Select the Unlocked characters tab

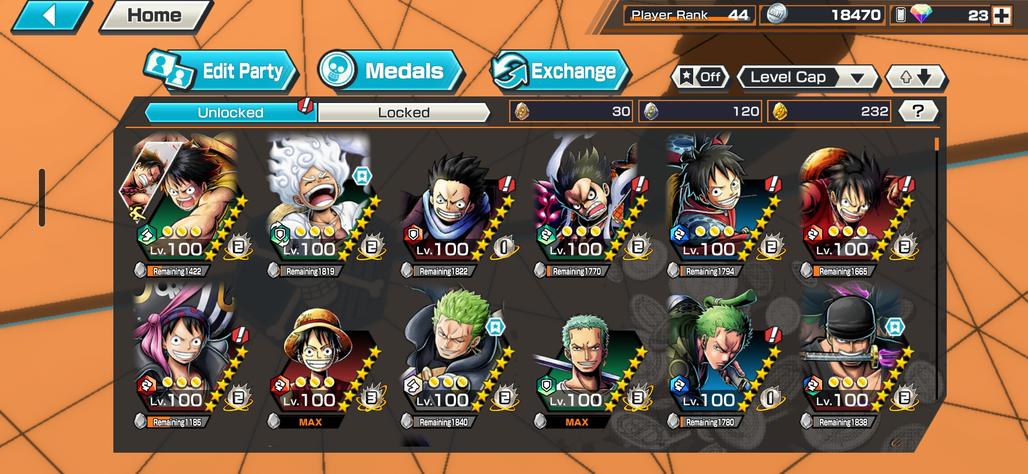[x=230, y=112]
